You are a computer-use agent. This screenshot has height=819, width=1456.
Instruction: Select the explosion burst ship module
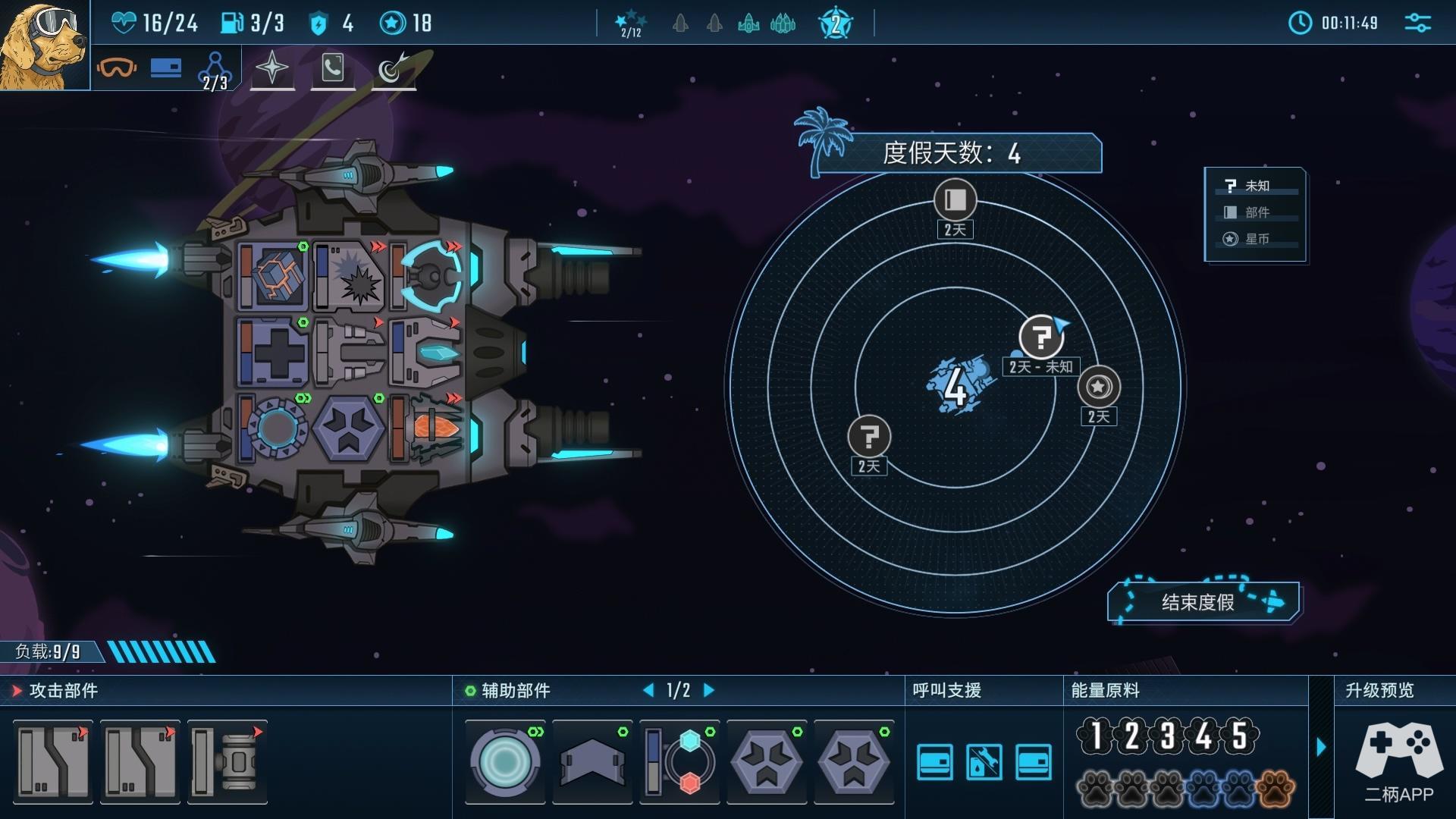(x=350, y=276)
